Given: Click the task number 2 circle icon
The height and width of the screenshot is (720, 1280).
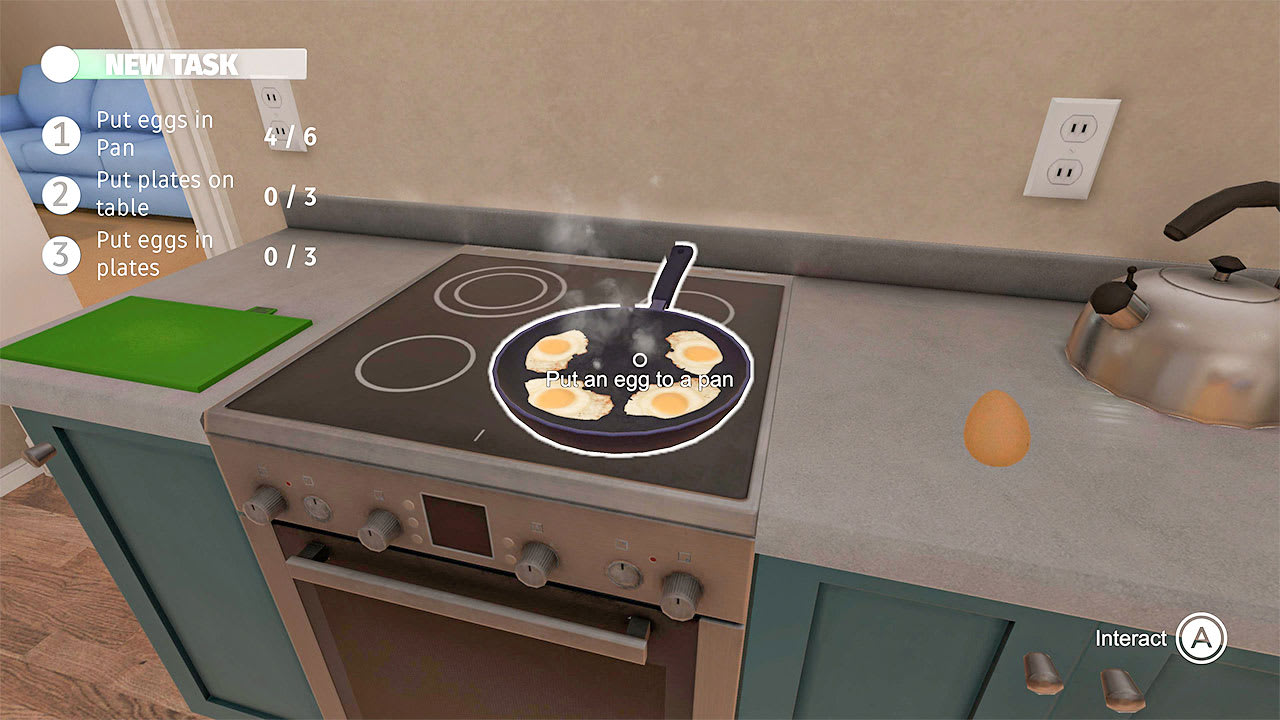Looking at the screenshot, I should 62,193.
